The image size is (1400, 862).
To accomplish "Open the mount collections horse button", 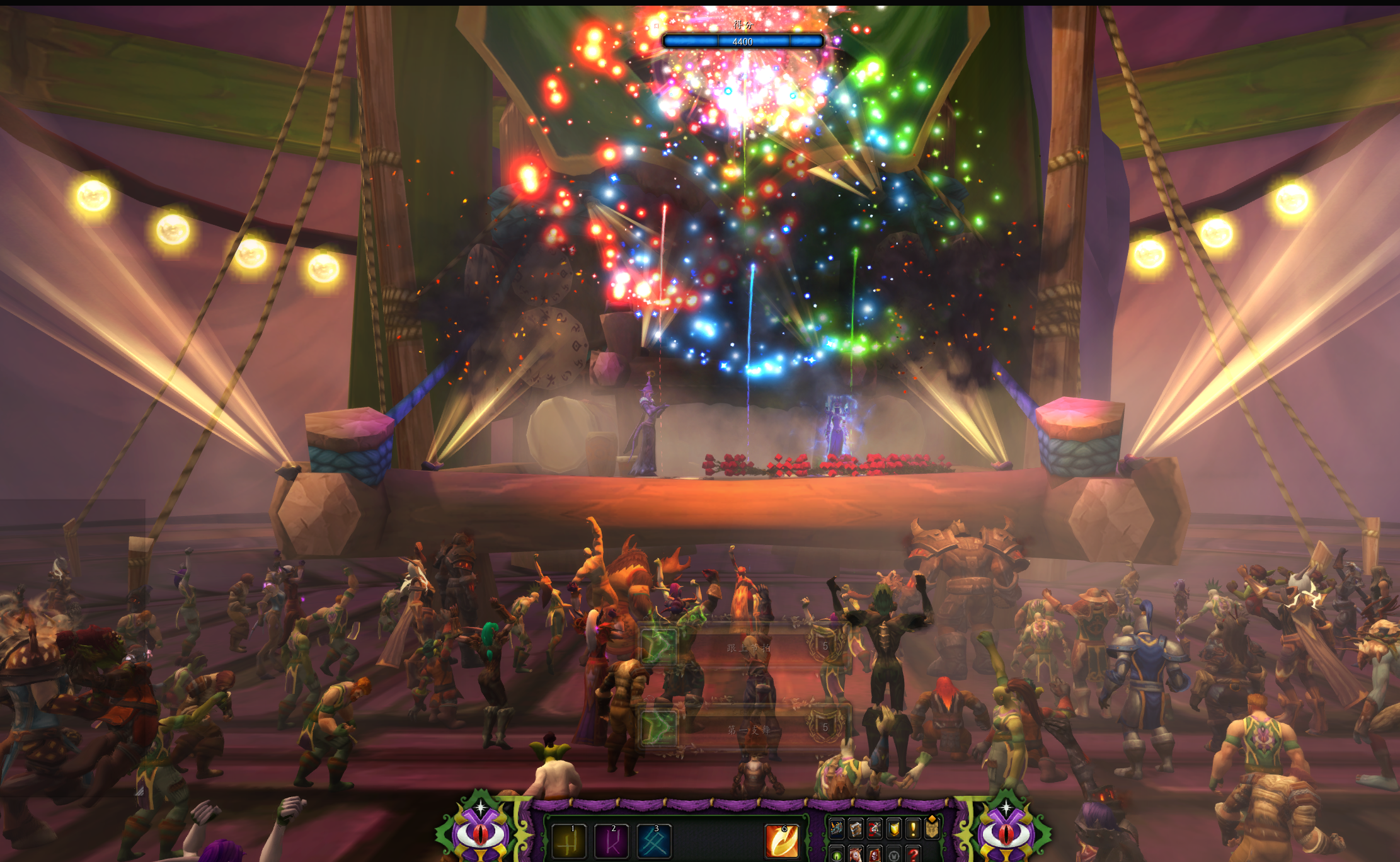I will pyautogui.click(x=856, y=855).
